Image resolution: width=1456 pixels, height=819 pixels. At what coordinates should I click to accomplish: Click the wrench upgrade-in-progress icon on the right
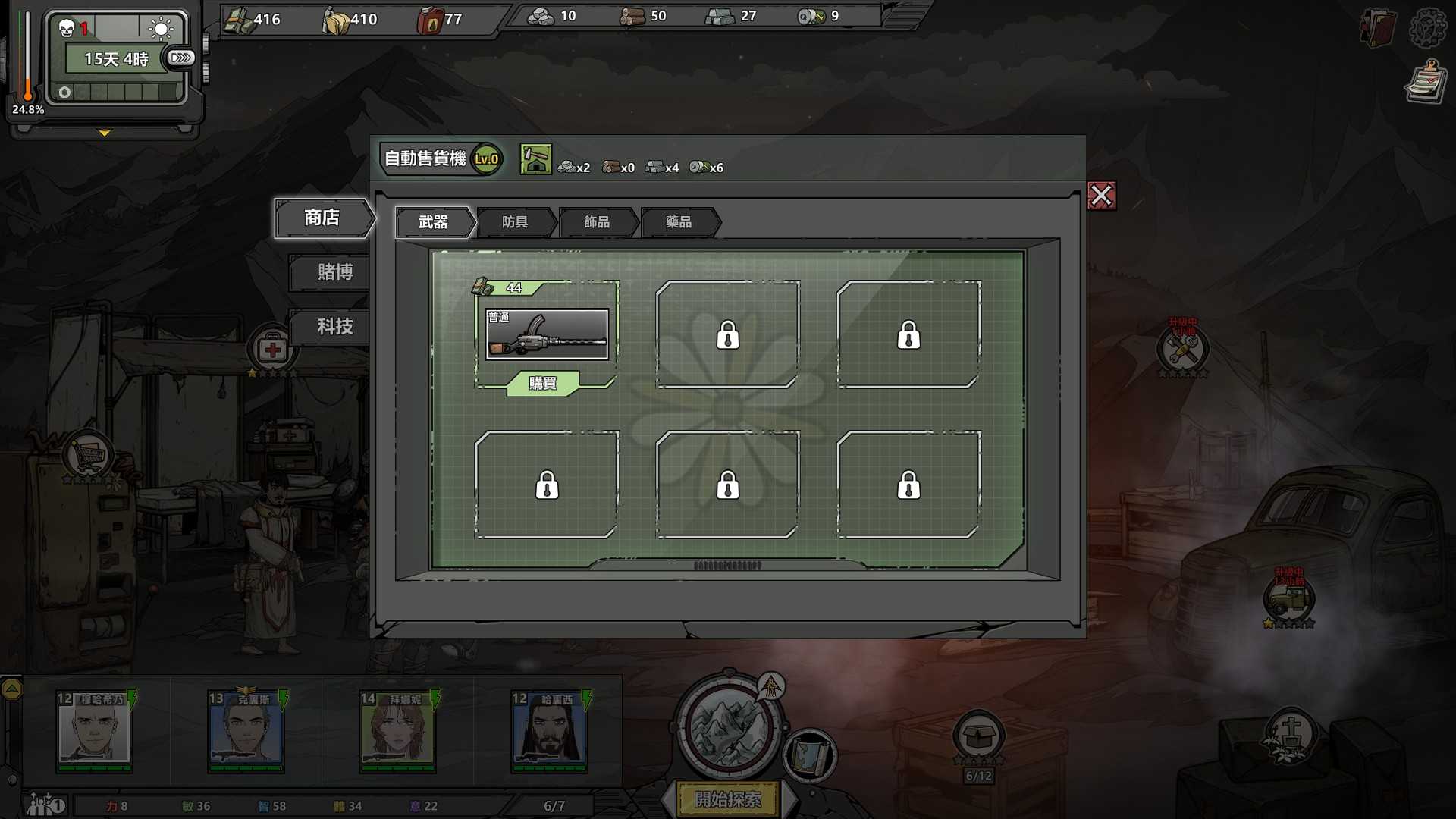point(1181,349)
